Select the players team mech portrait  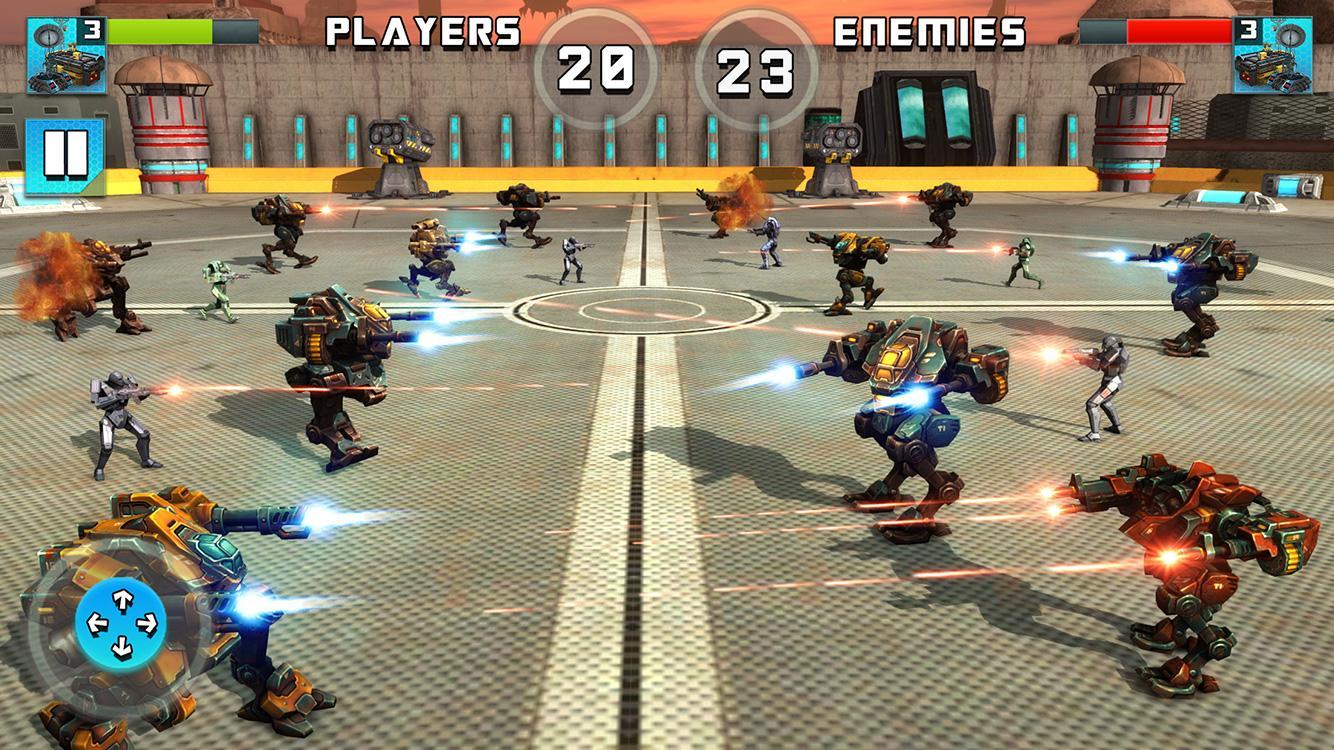click(66, 56)
